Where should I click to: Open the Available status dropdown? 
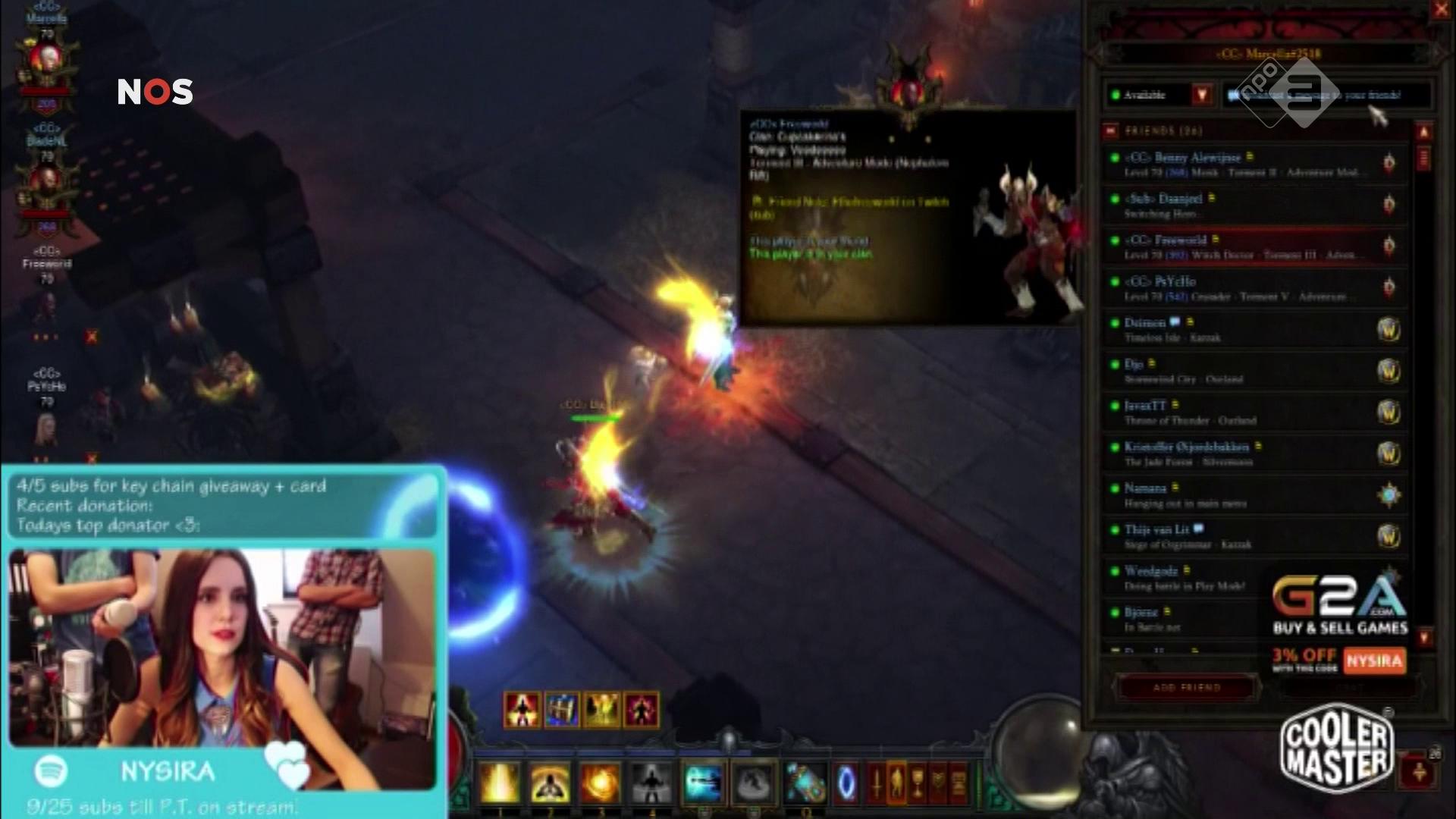1201,95
